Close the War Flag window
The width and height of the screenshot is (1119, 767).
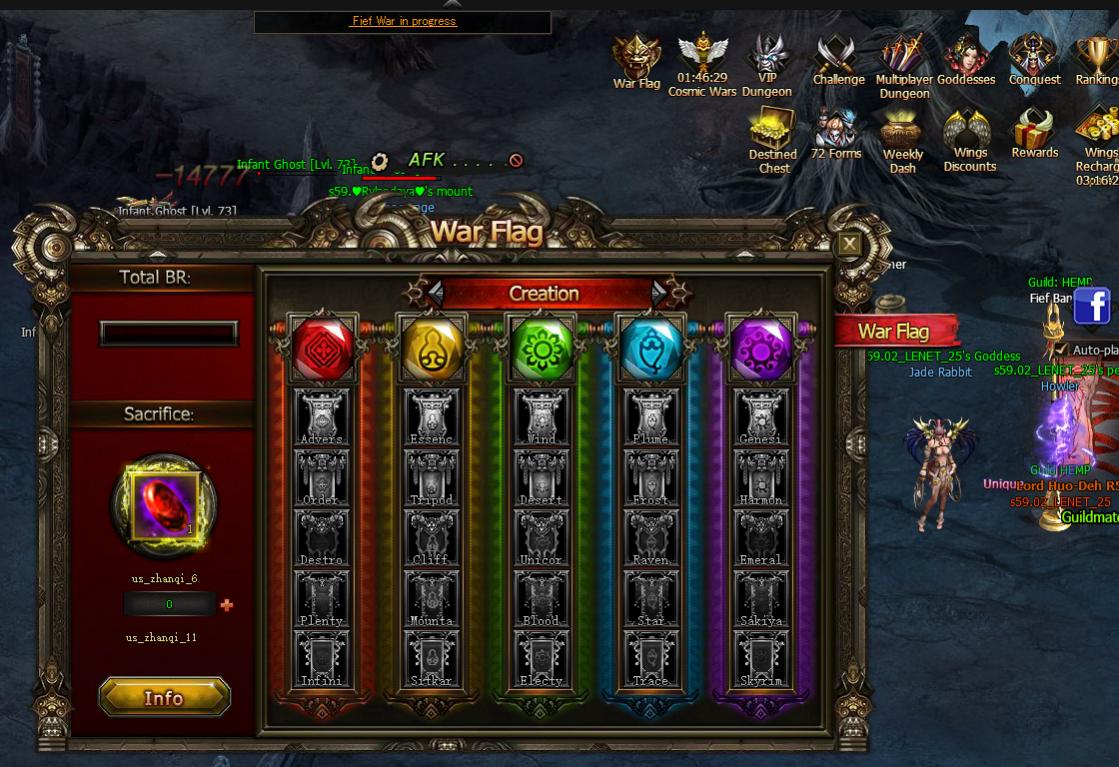[x=849, y=244]
